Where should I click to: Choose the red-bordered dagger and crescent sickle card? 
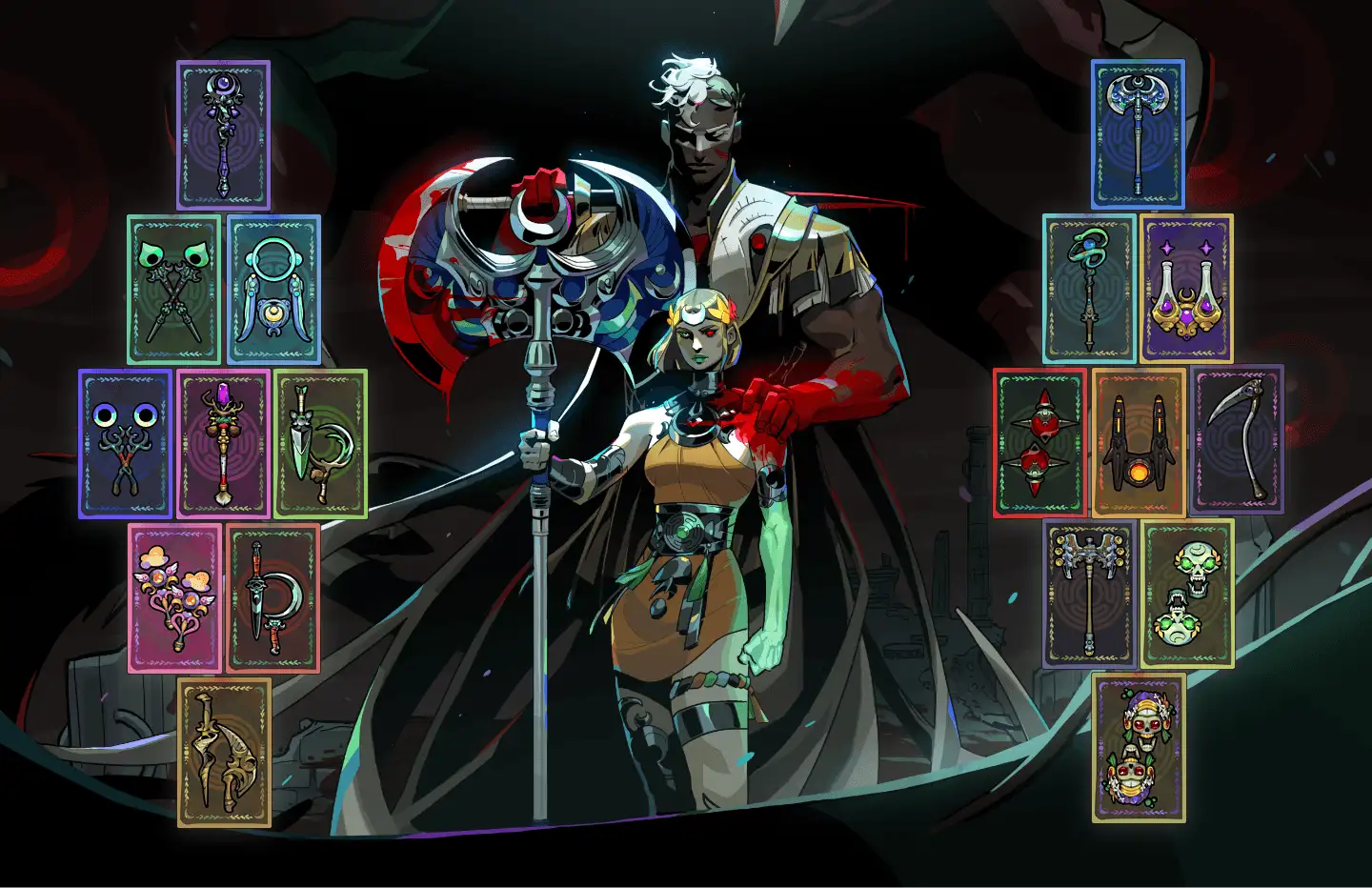click(272, 598)
